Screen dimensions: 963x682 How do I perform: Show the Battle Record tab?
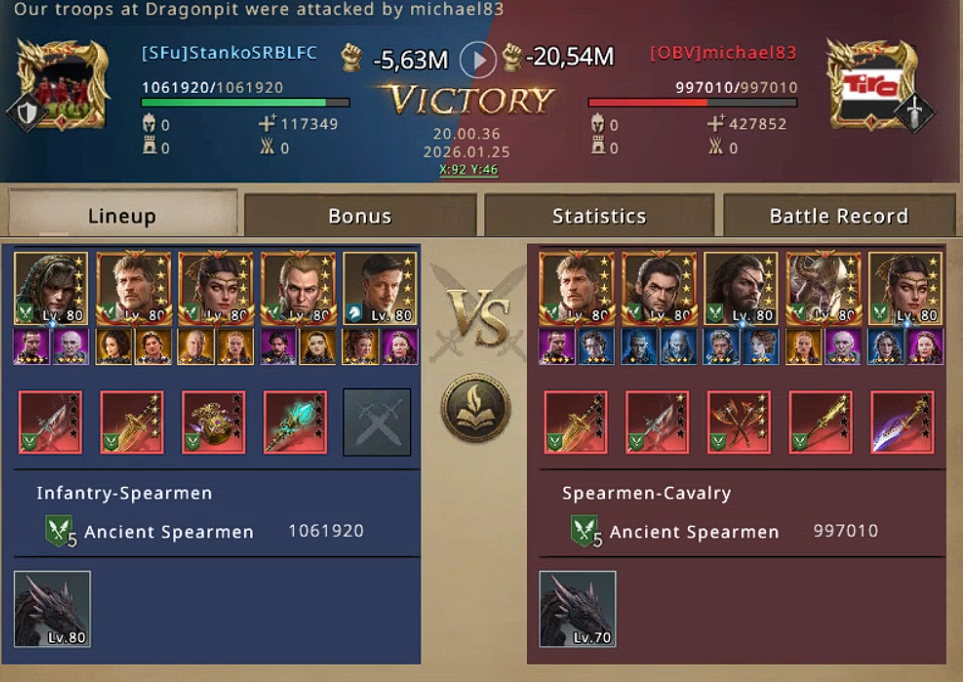838,216
